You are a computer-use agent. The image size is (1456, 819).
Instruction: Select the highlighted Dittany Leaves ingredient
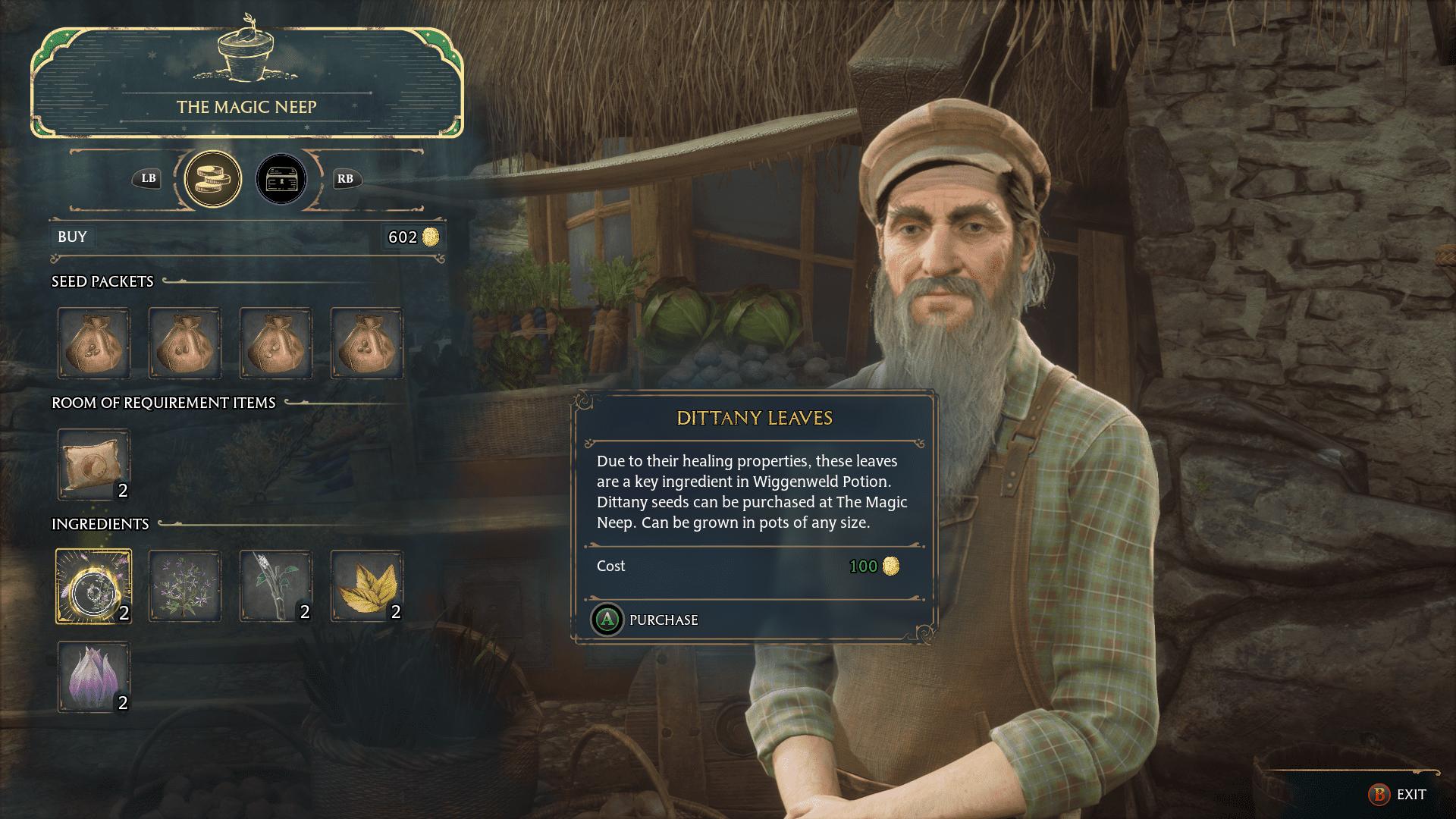[x=93, y=586]
